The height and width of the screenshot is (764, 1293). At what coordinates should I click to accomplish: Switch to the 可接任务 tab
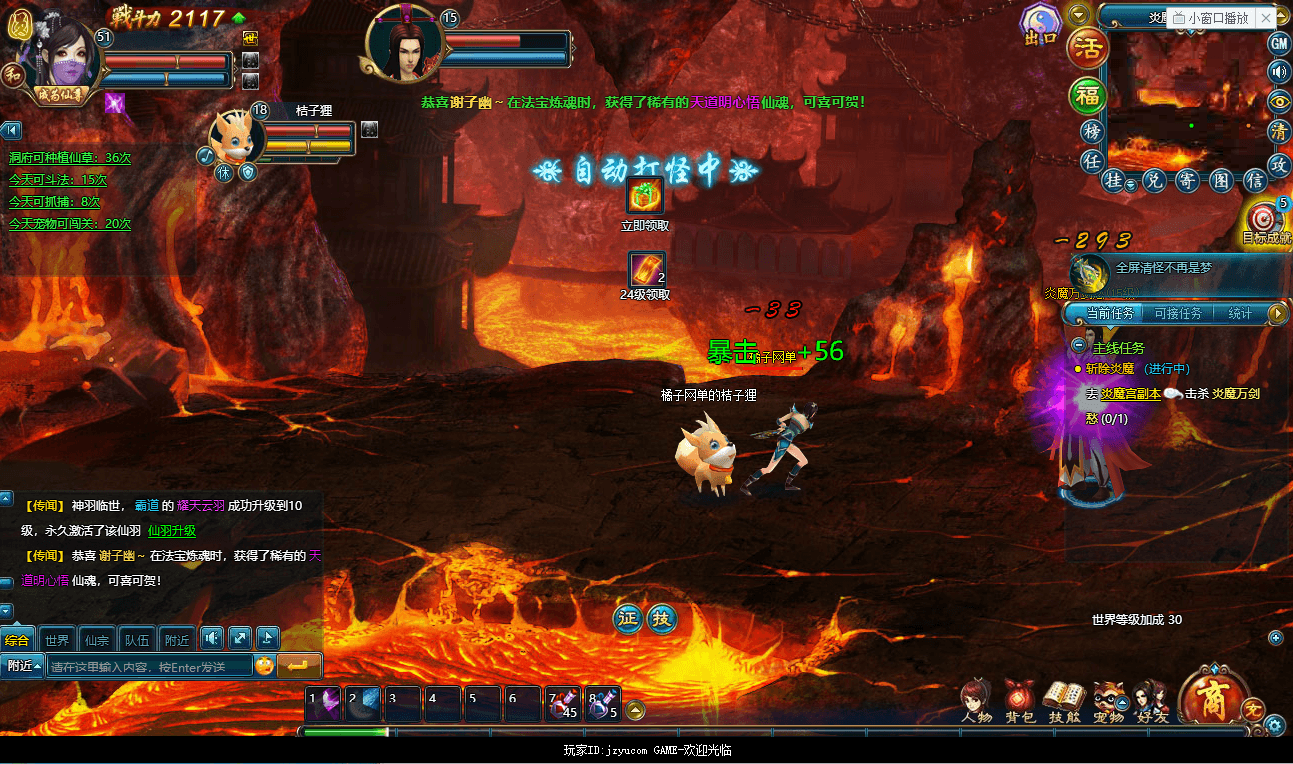point(1177,314)
